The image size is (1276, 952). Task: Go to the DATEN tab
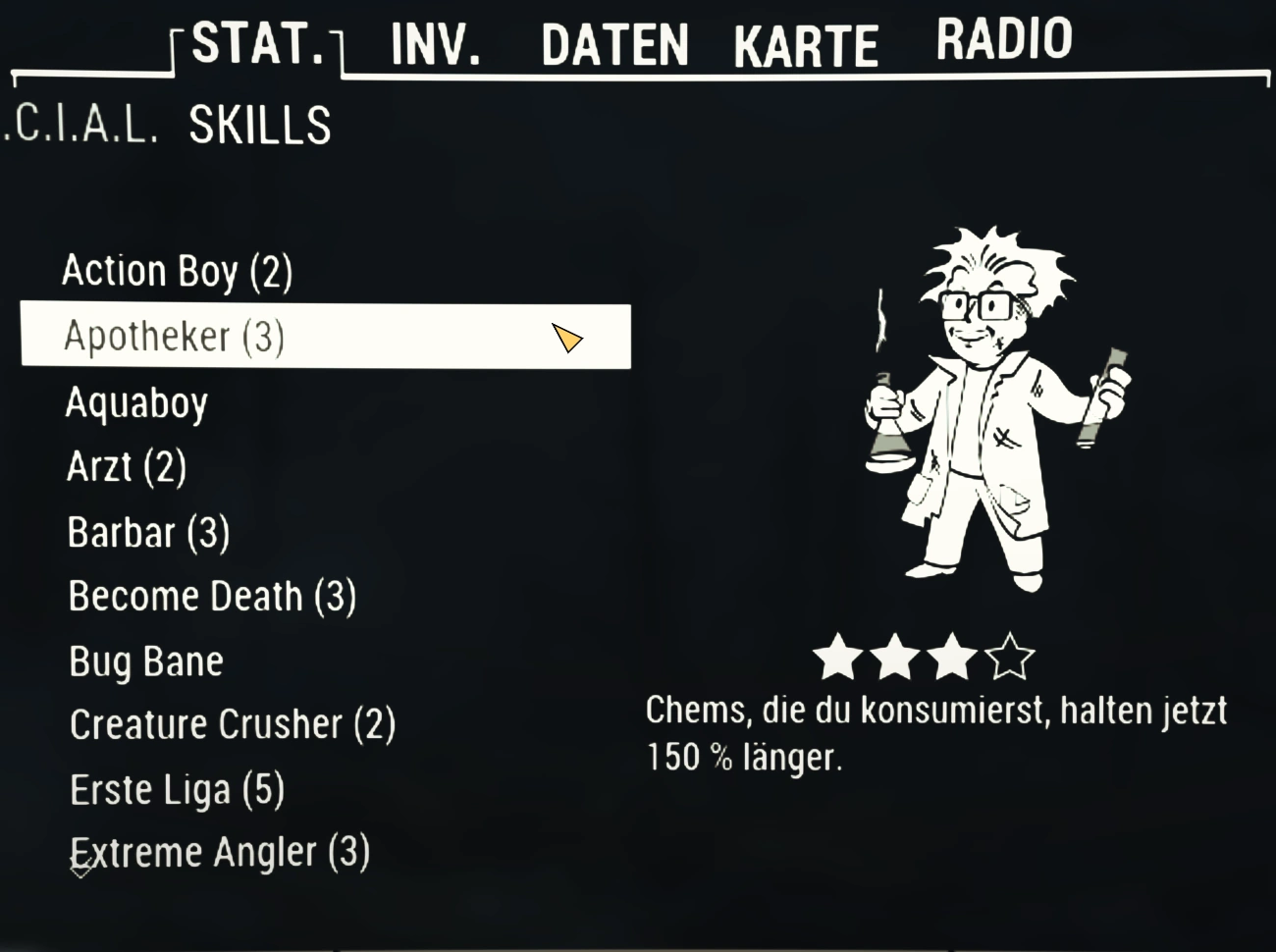coord(614,45)
